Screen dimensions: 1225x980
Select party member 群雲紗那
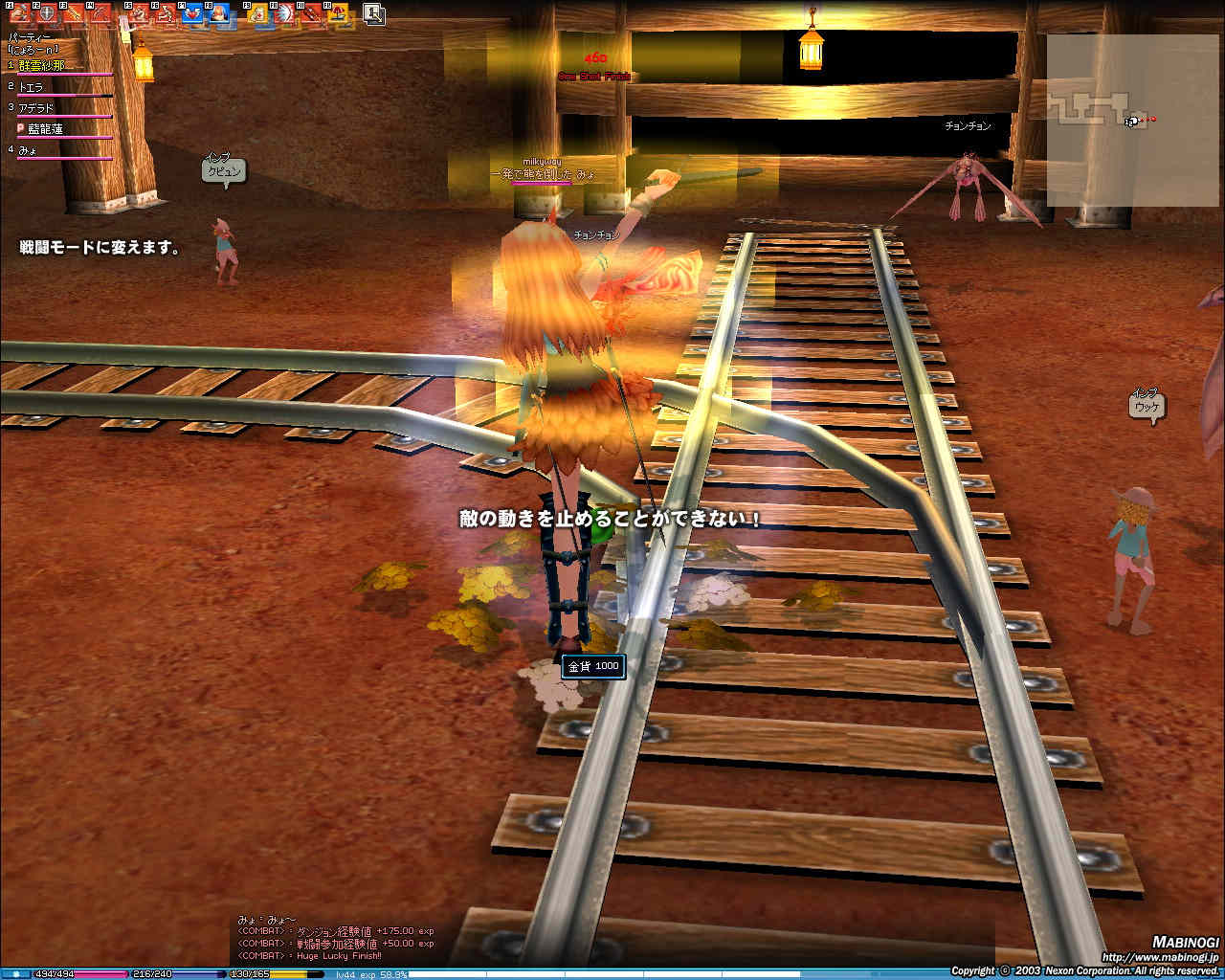tap(42, 66)
